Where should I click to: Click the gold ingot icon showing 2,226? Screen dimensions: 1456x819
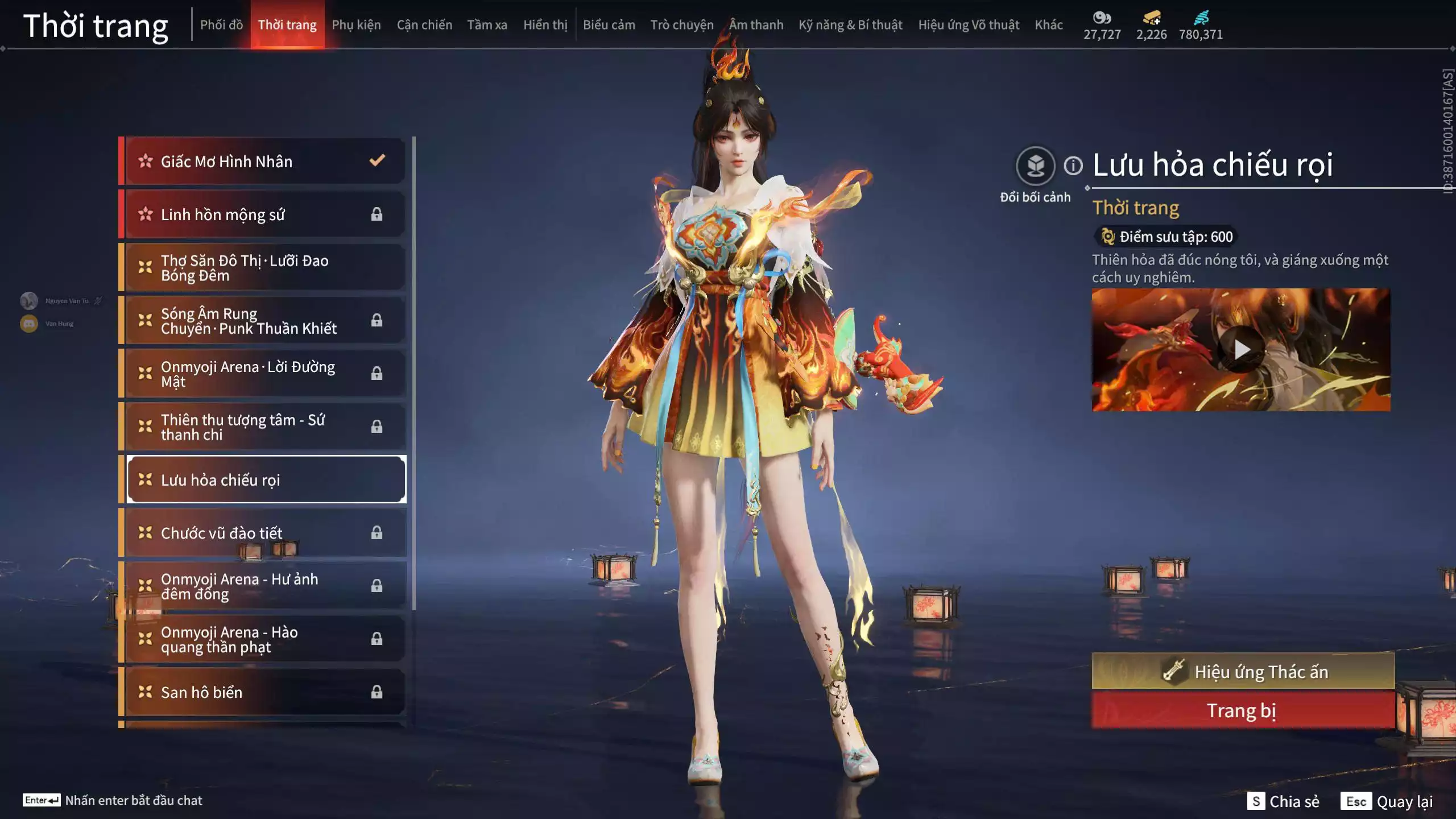tap(1151, 18)
